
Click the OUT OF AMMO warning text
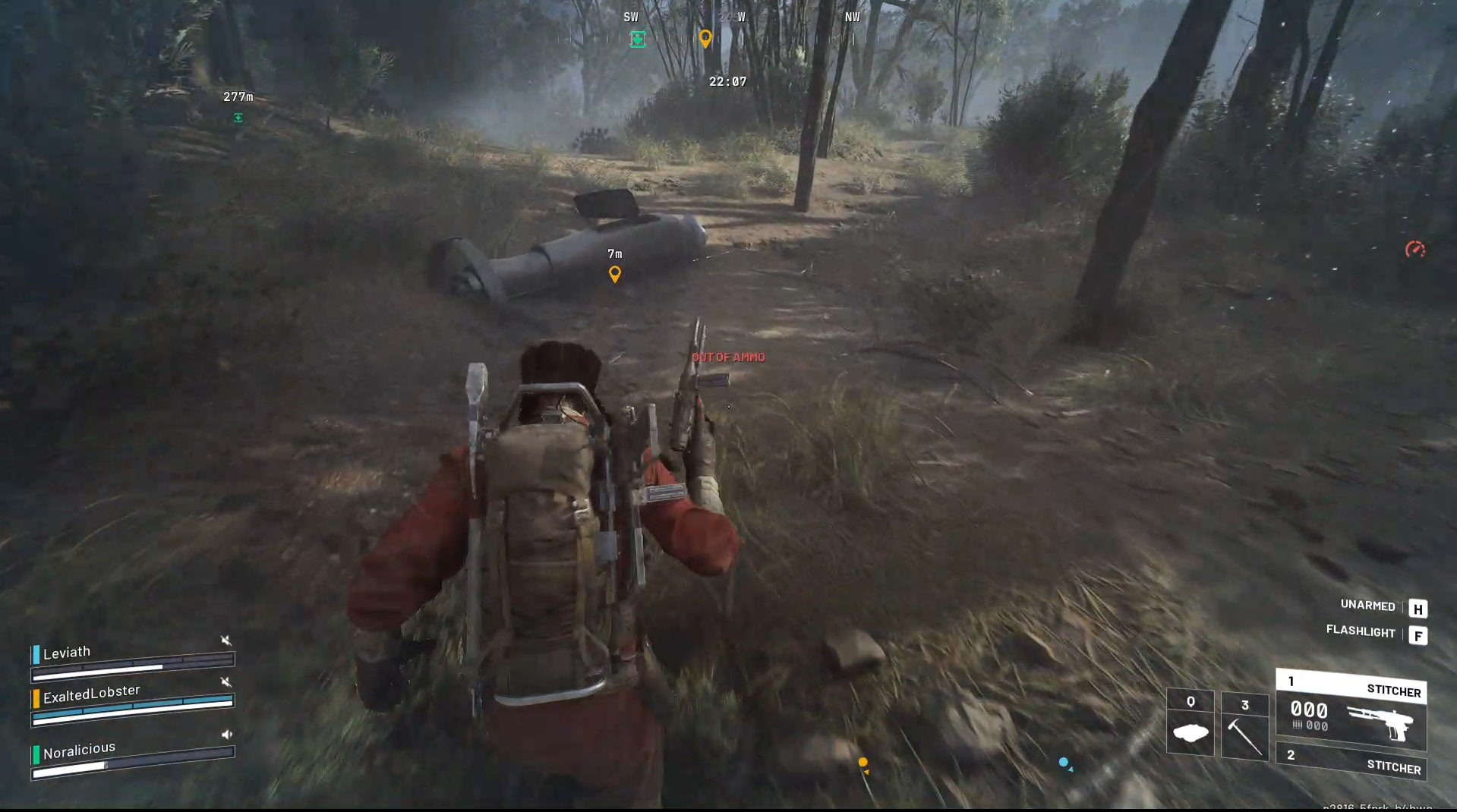tap(729, 357)
